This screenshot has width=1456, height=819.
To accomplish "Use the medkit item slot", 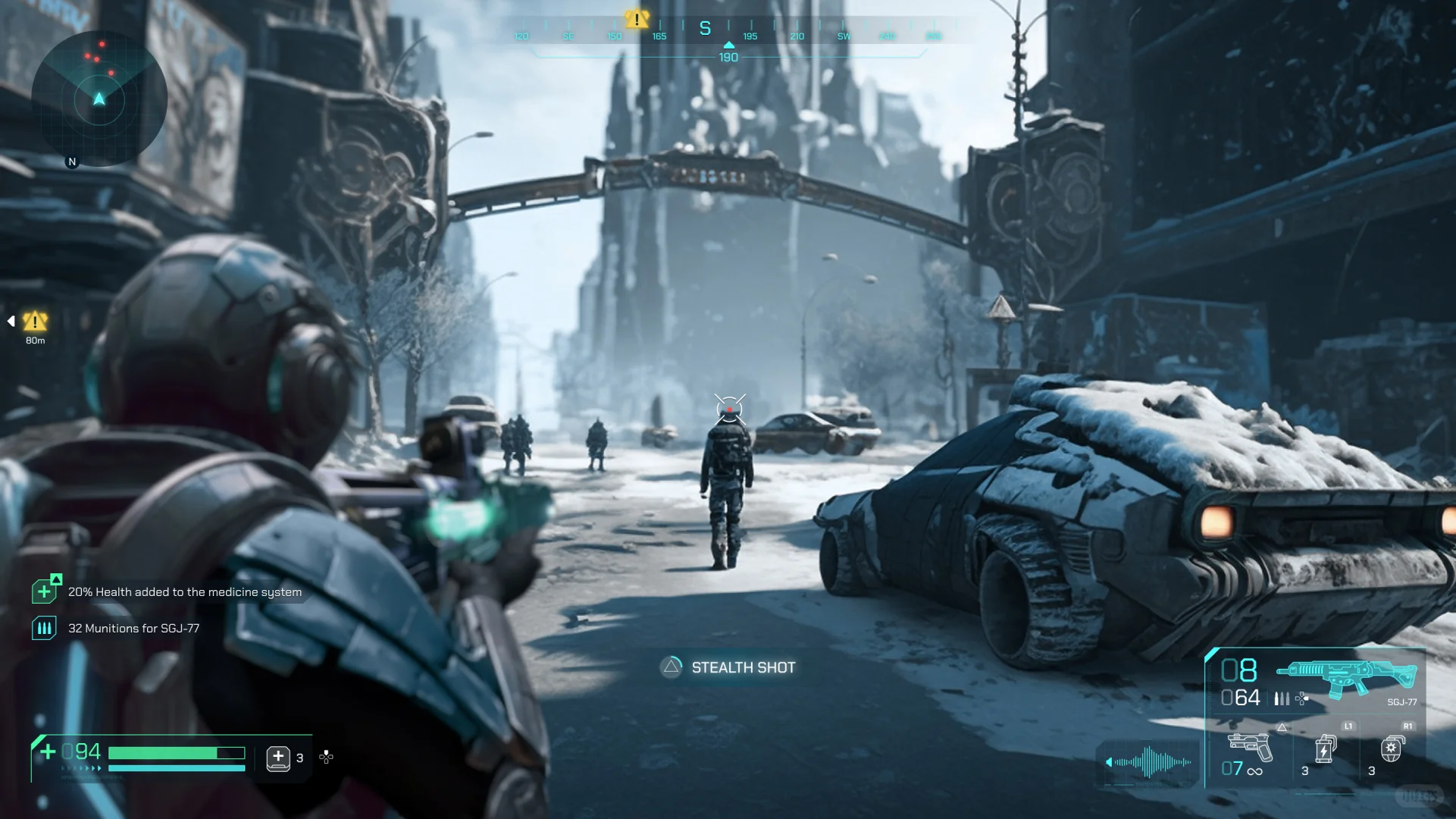I will pos(278,758).
